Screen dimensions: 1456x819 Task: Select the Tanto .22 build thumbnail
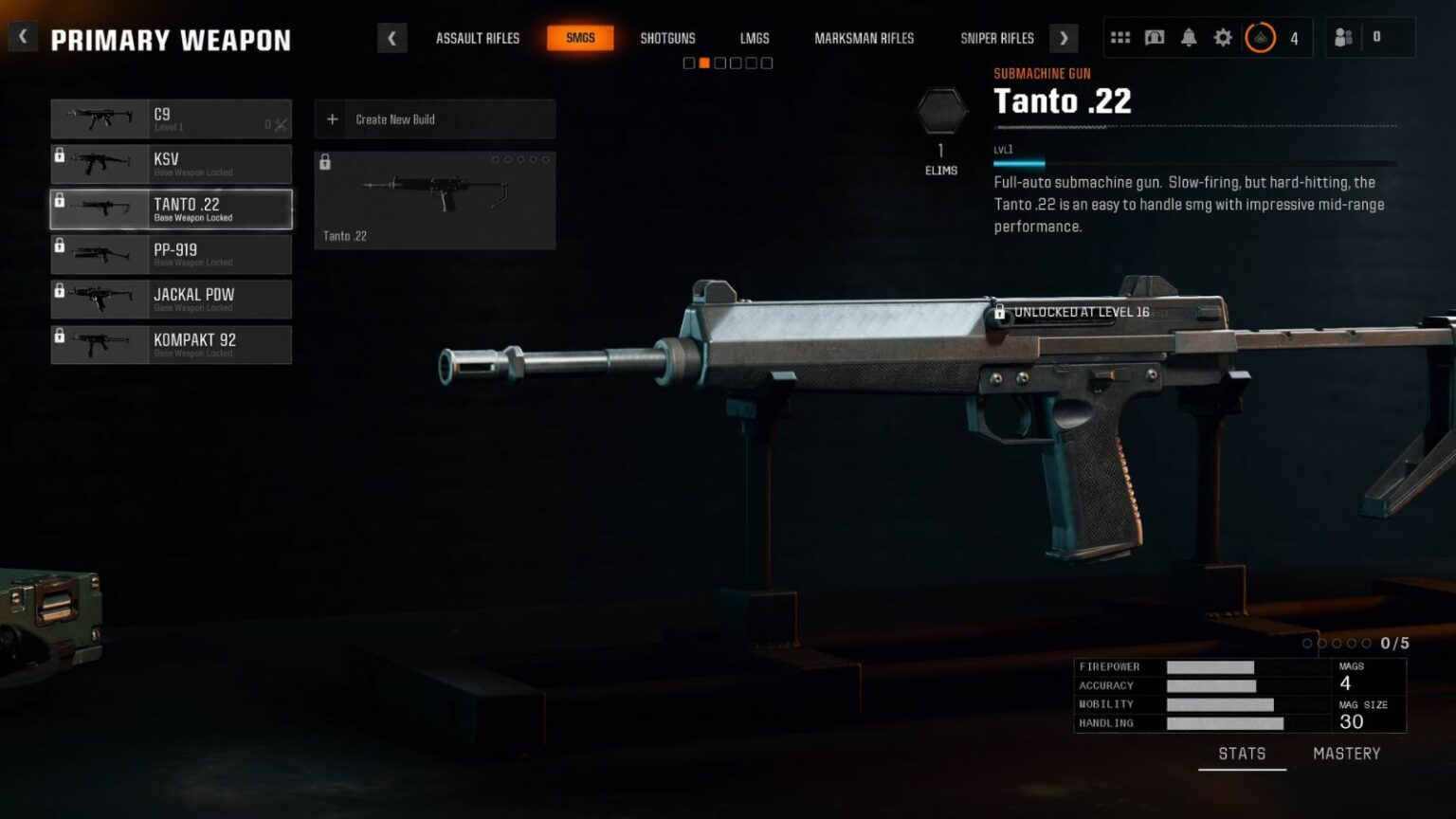coord(434,199)
